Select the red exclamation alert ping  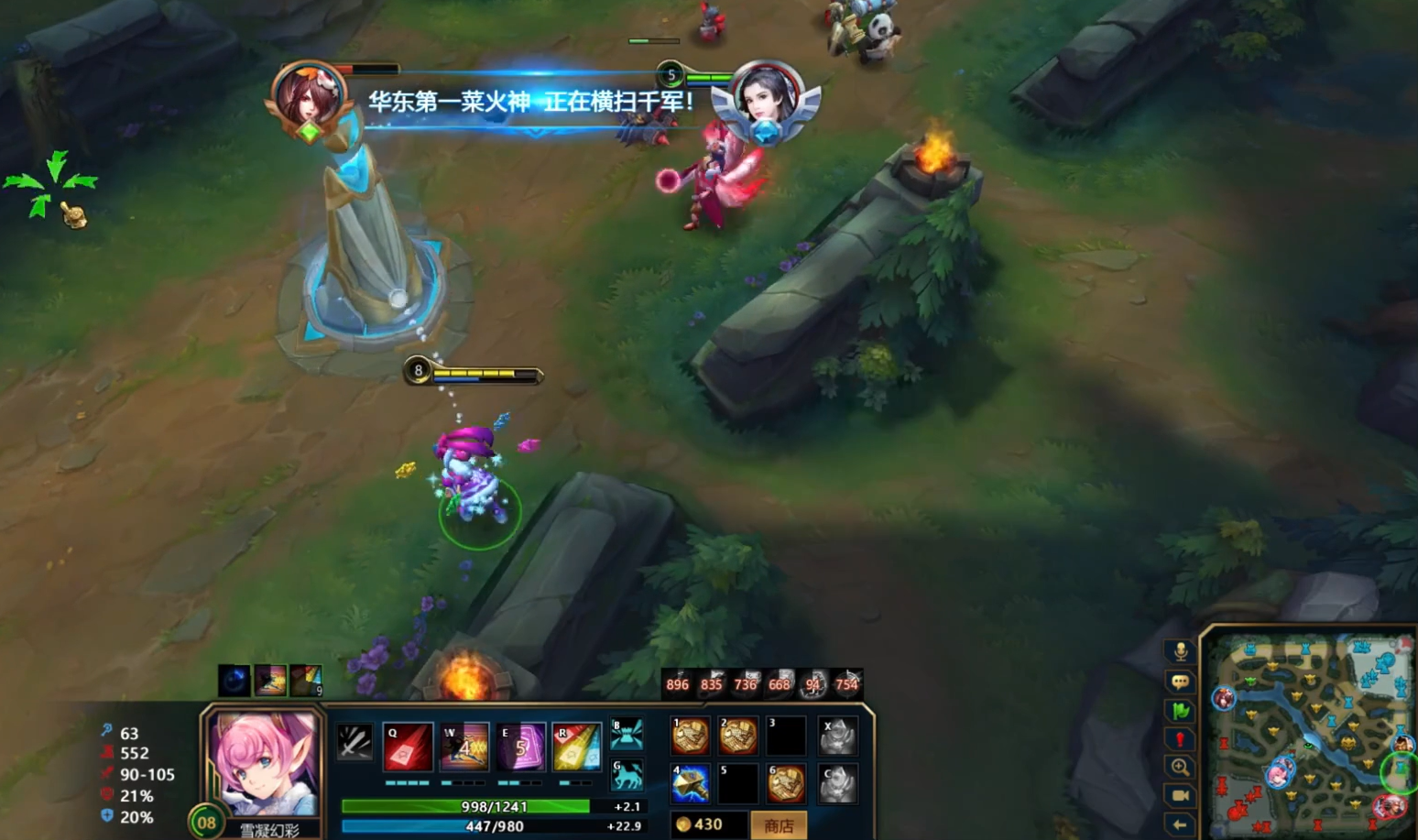click(1181, 738)
